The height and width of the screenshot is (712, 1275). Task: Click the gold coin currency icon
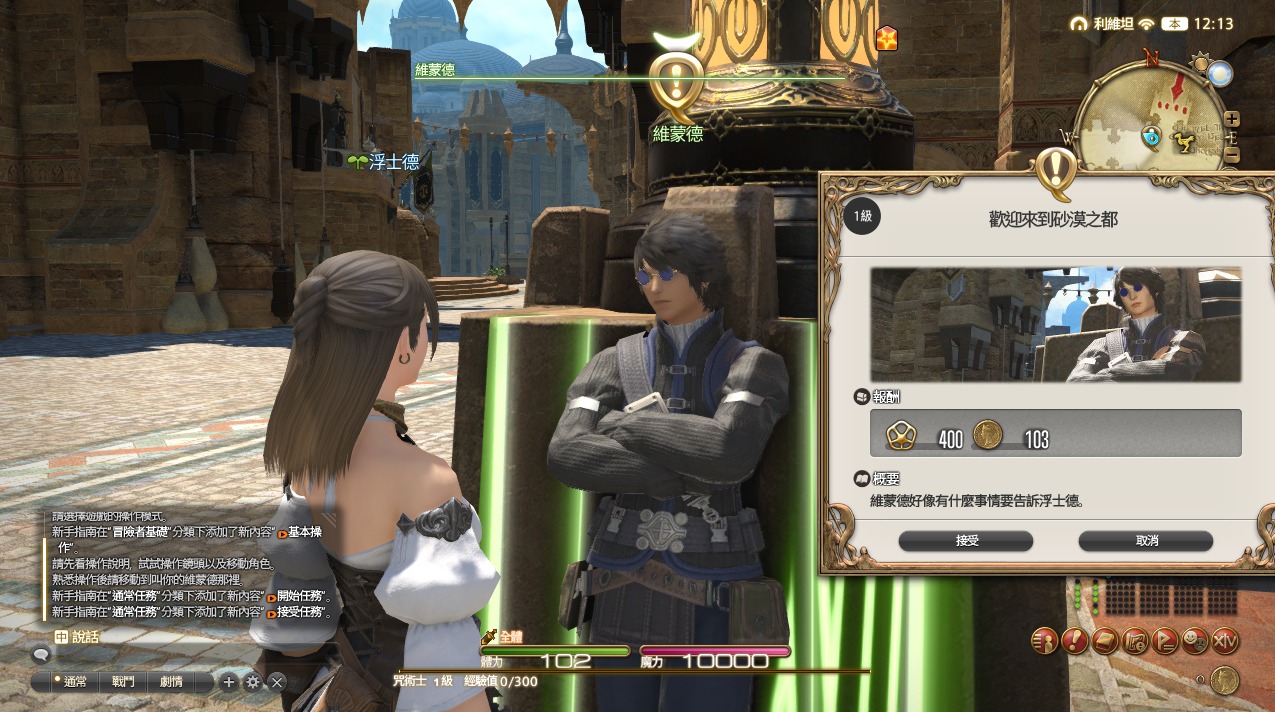tap(1224, 680)
